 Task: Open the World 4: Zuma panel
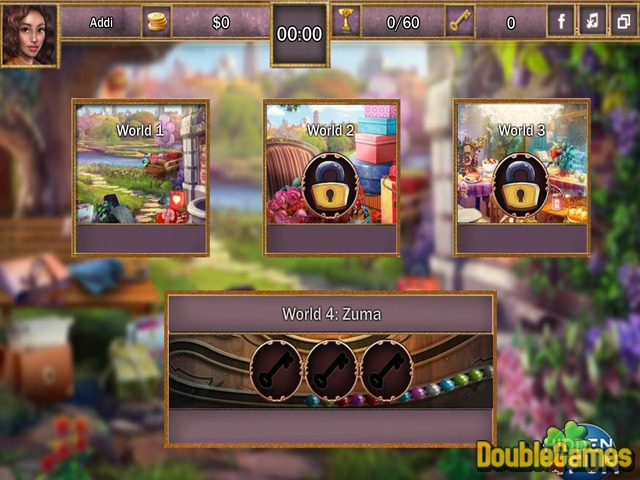click(331, 367)
